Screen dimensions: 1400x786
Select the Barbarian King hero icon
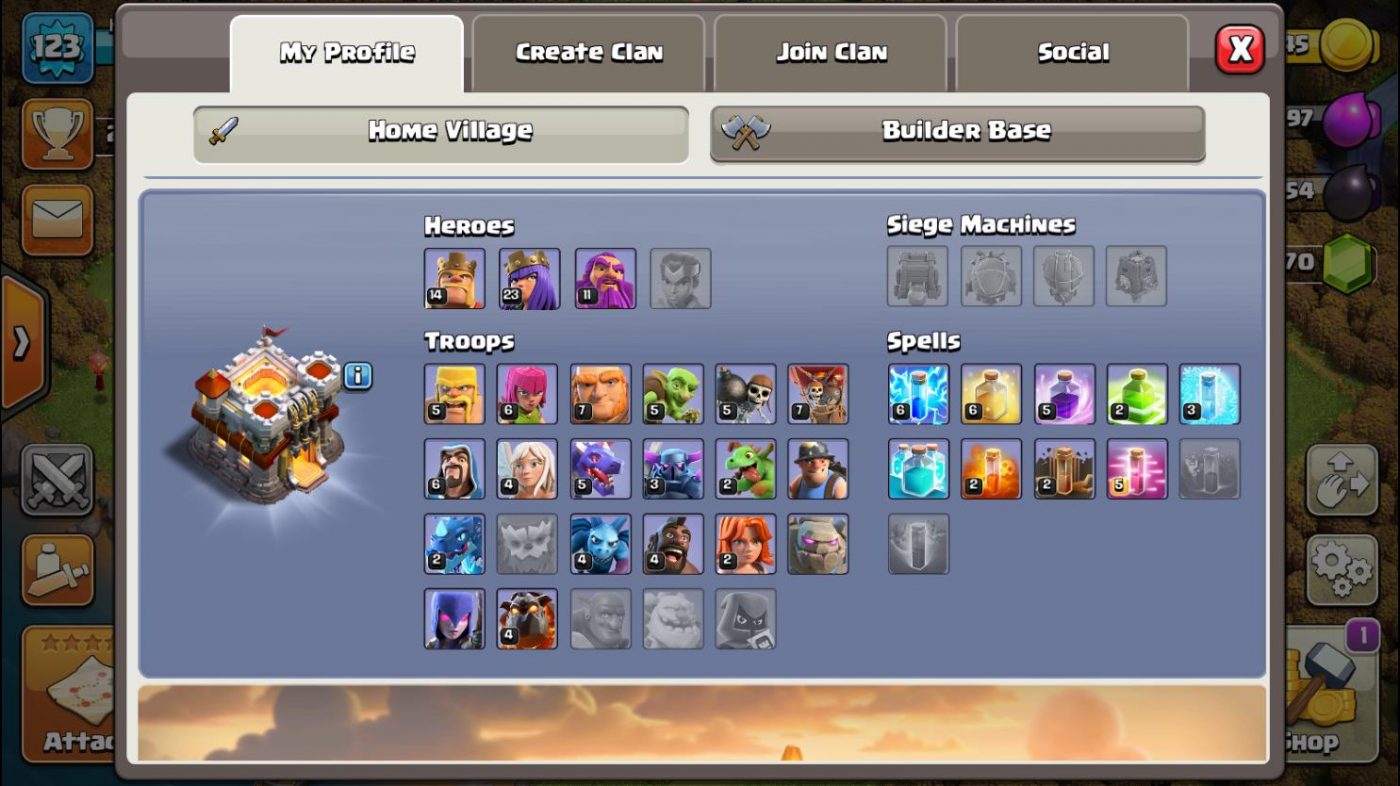(x=455, y=278)
